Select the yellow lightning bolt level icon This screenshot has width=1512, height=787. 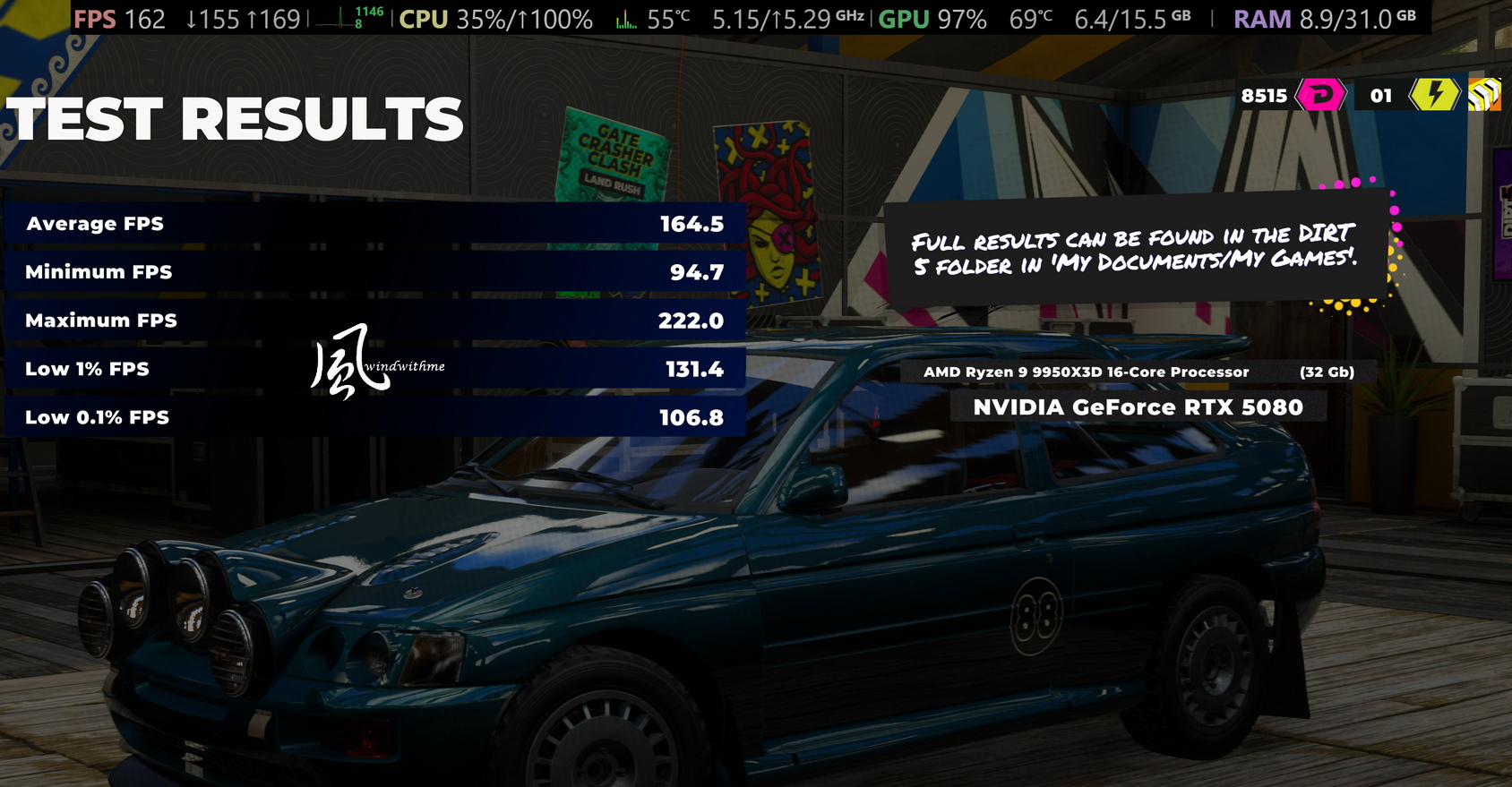1434,94
